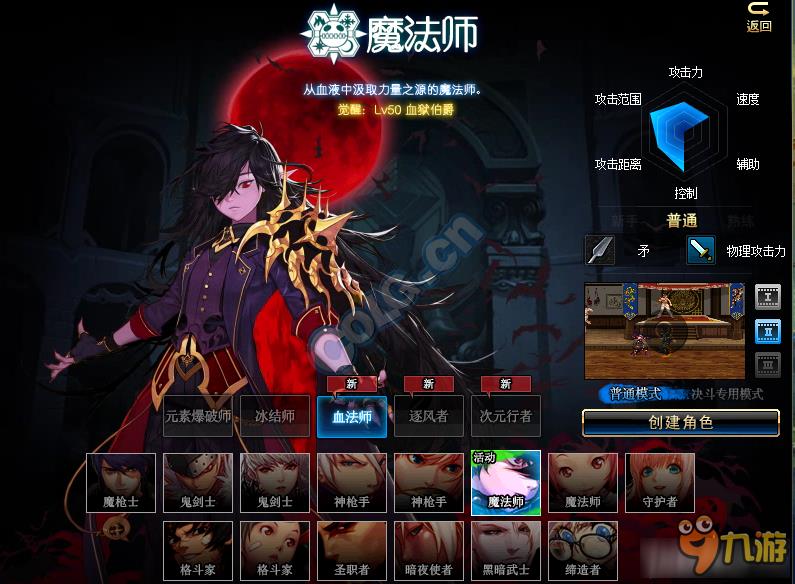795x584 pixels.
Task: Switch to 普通模式 preview mode
Action: (636, 394)
